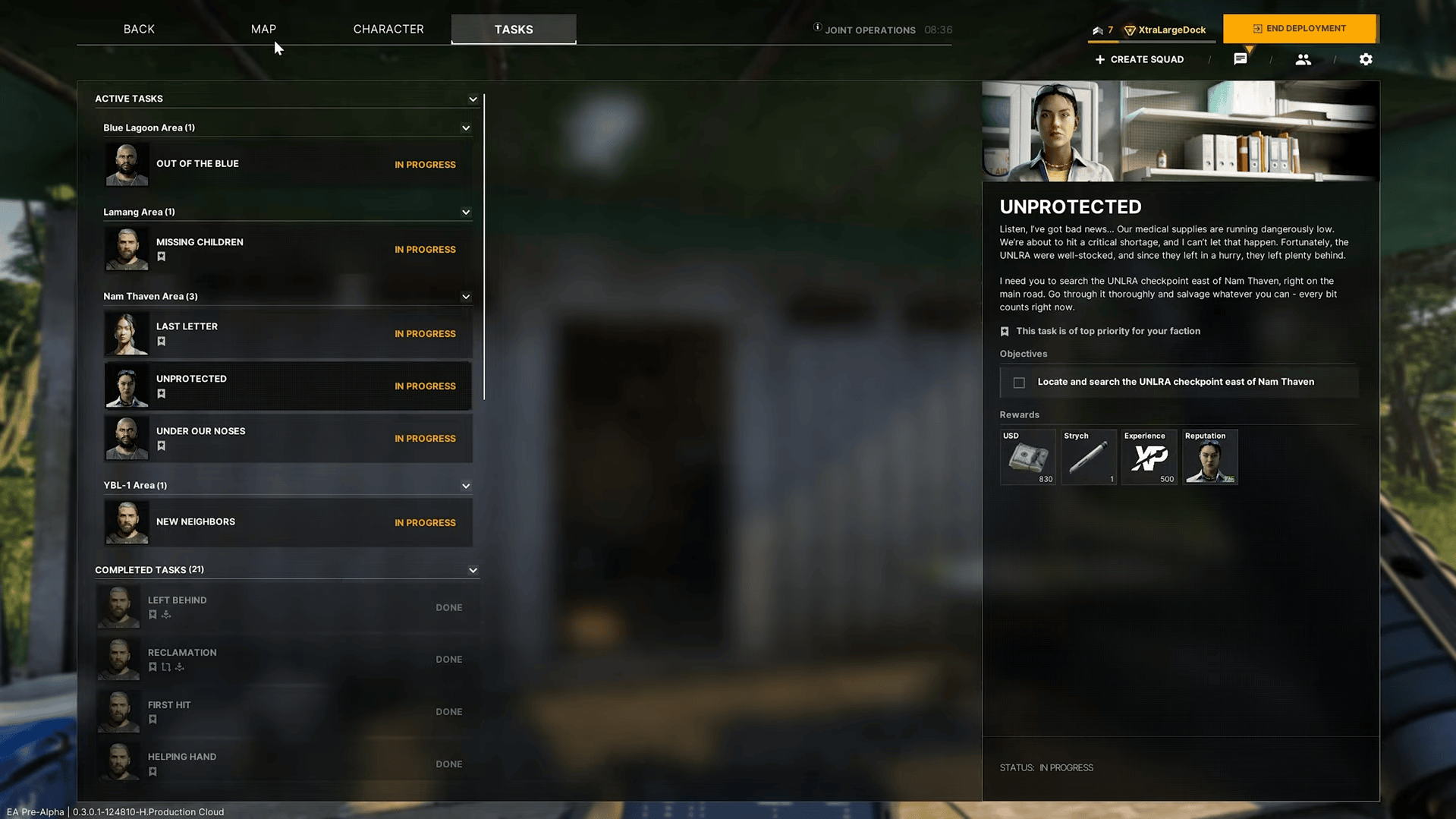The width and height of the screenshot is (1456, 819).
Task: Click the bookmark icon on MISSING CHILDREN task
Action: point(161,257)
